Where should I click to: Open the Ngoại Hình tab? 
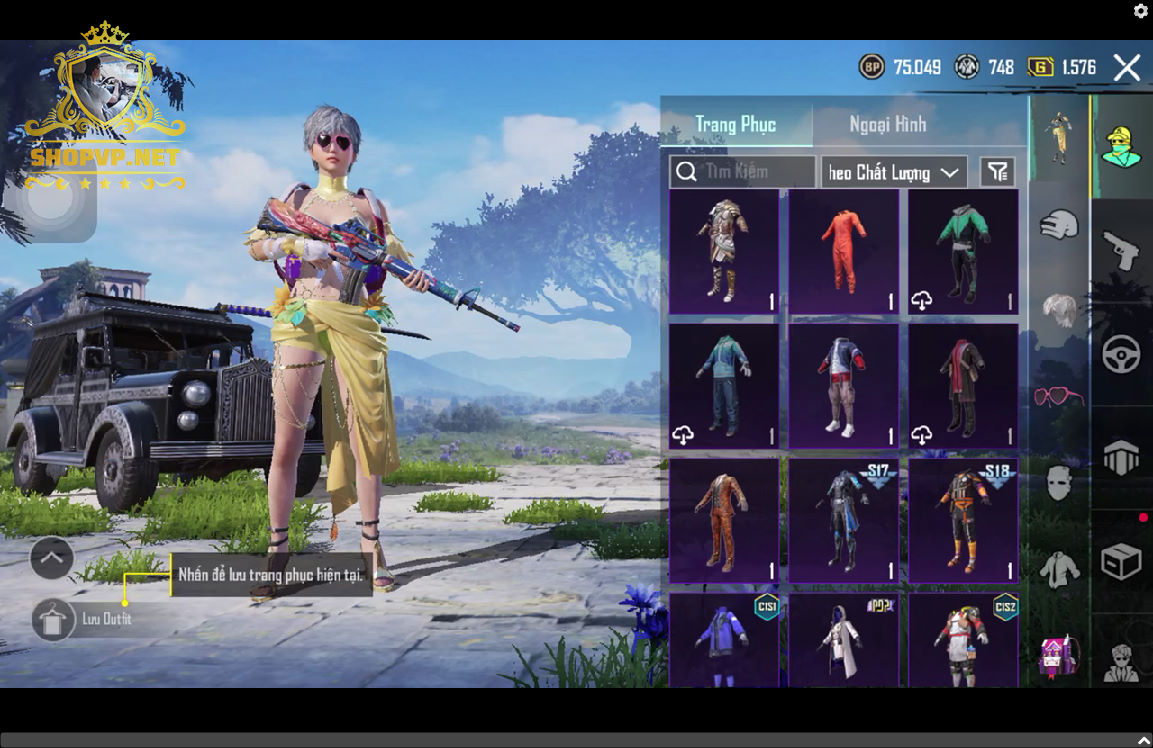[887, 125]
